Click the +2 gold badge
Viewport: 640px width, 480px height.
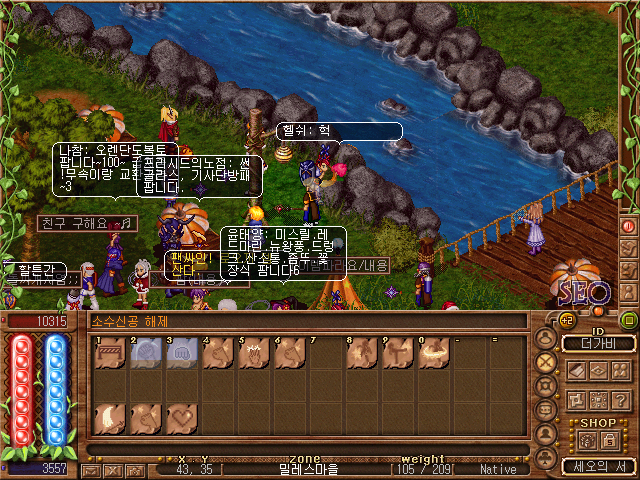564,320
